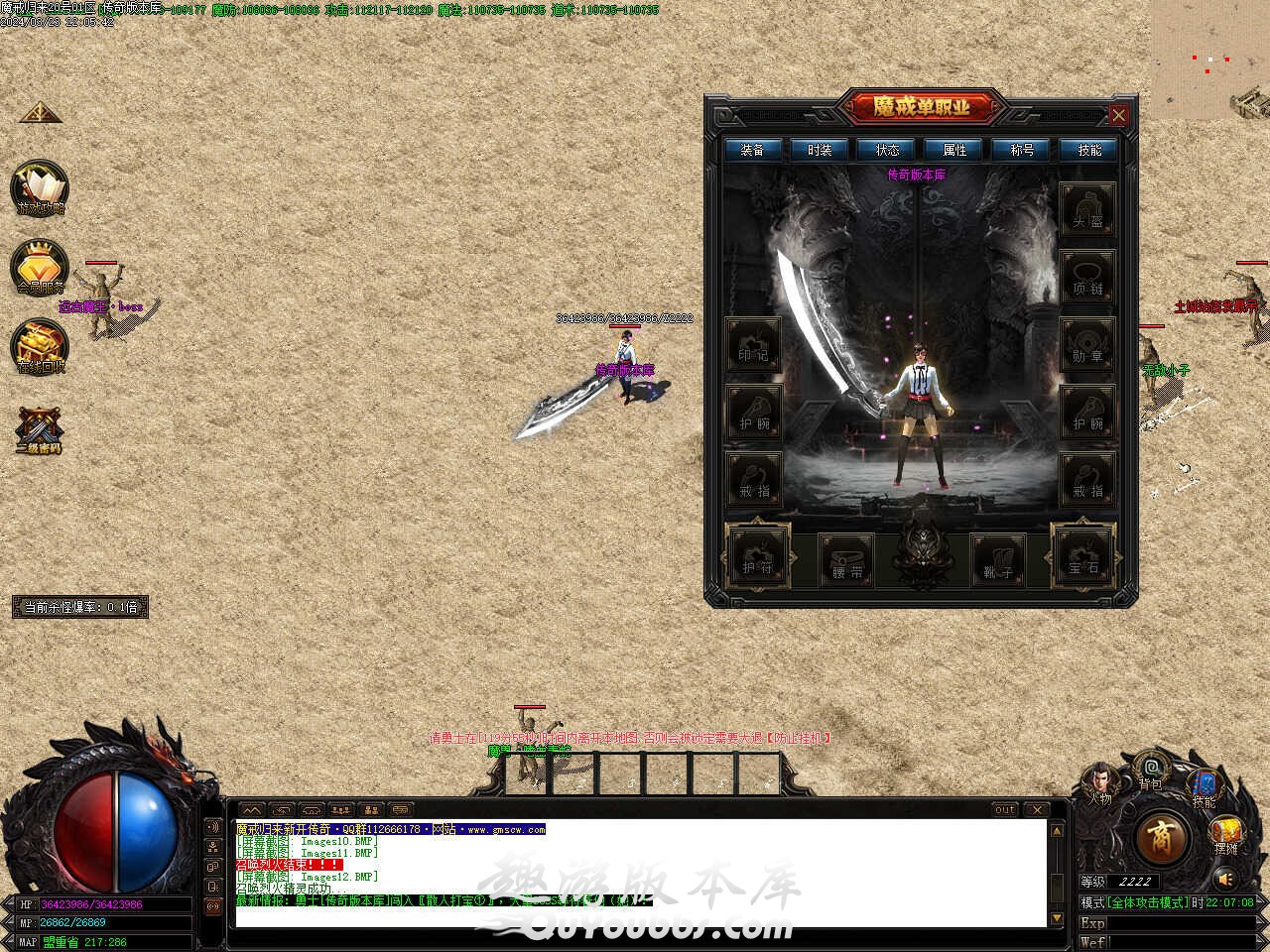Screen dimensions: 1270x952
Task: Open the 技能 tab in character panel
Action: pyautogui.click(x=1088, y=150)
